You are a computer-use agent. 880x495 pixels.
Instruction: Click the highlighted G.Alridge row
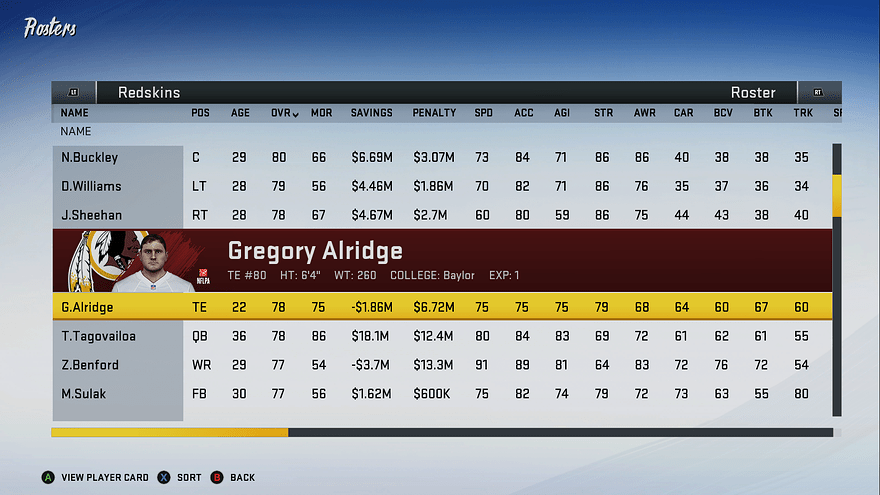pyautogui.click(x=441, y=308)
